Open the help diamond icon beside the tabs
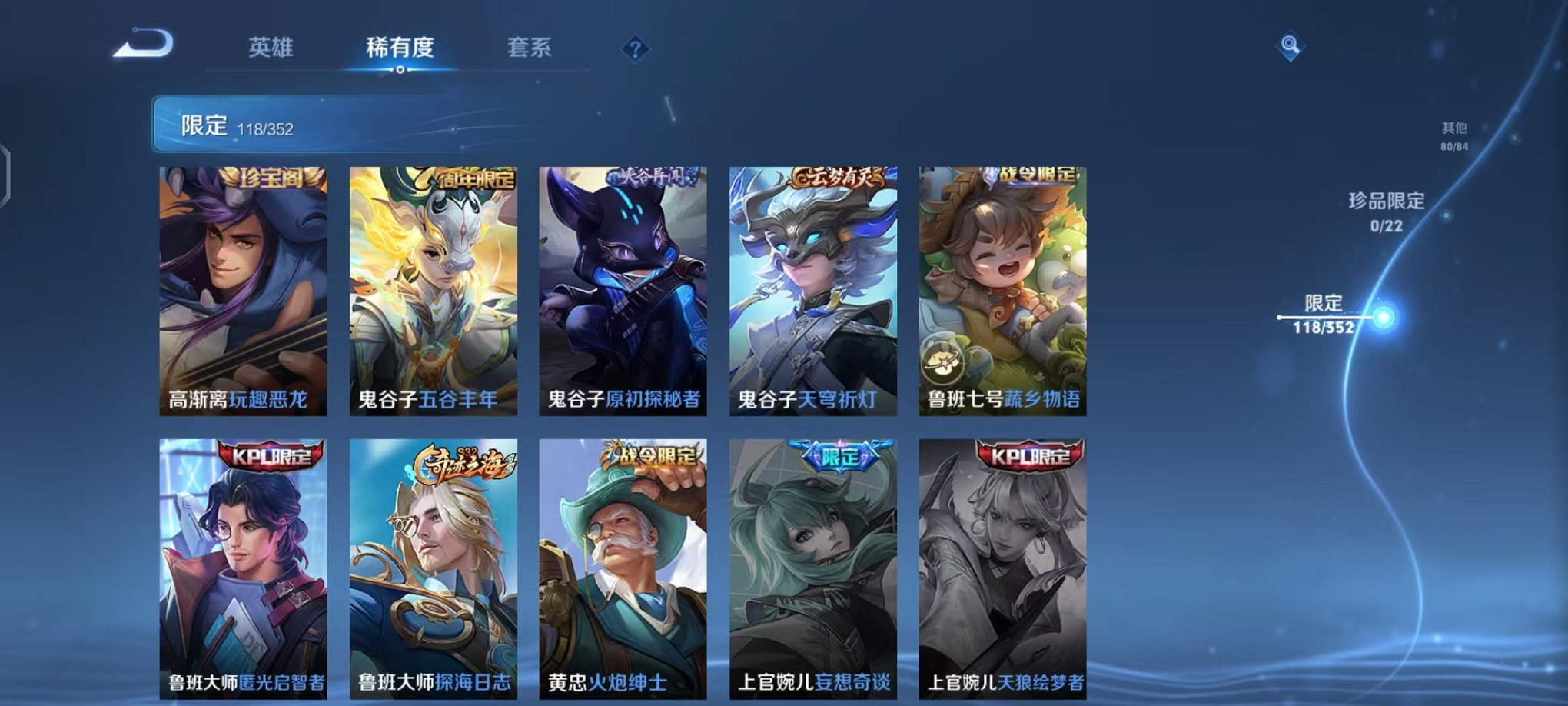1568x706 pixels. pos(633,50)
